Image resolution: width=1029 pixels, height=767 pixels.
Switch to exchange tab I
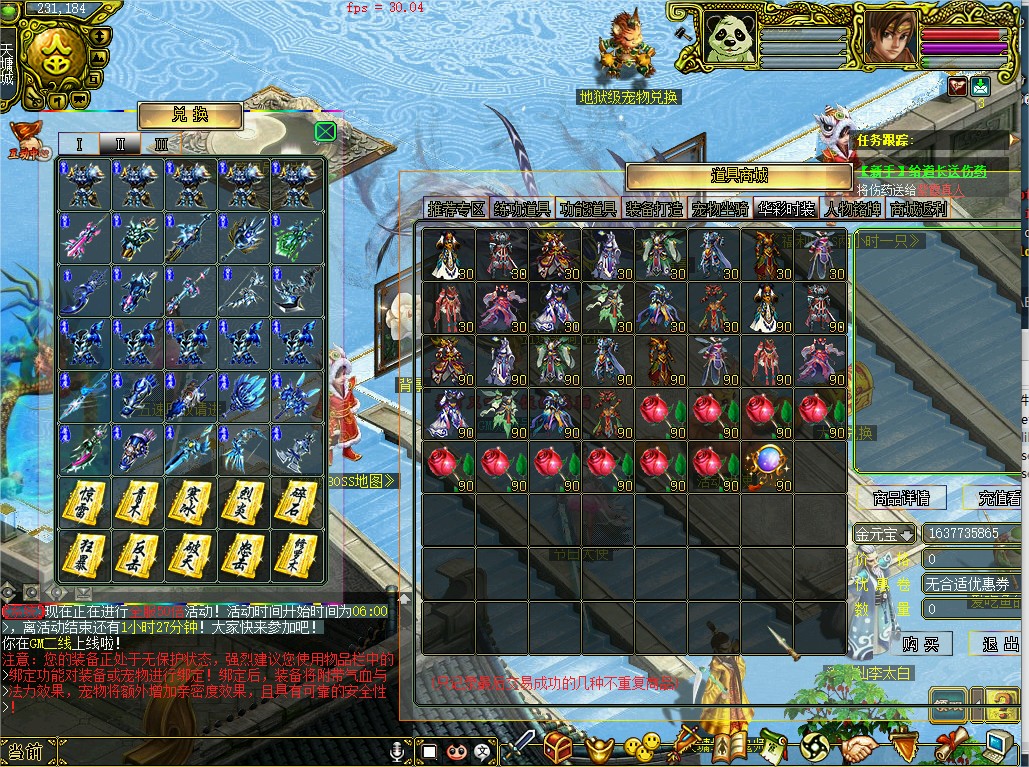pyautogui.click(x=80, y=144)
